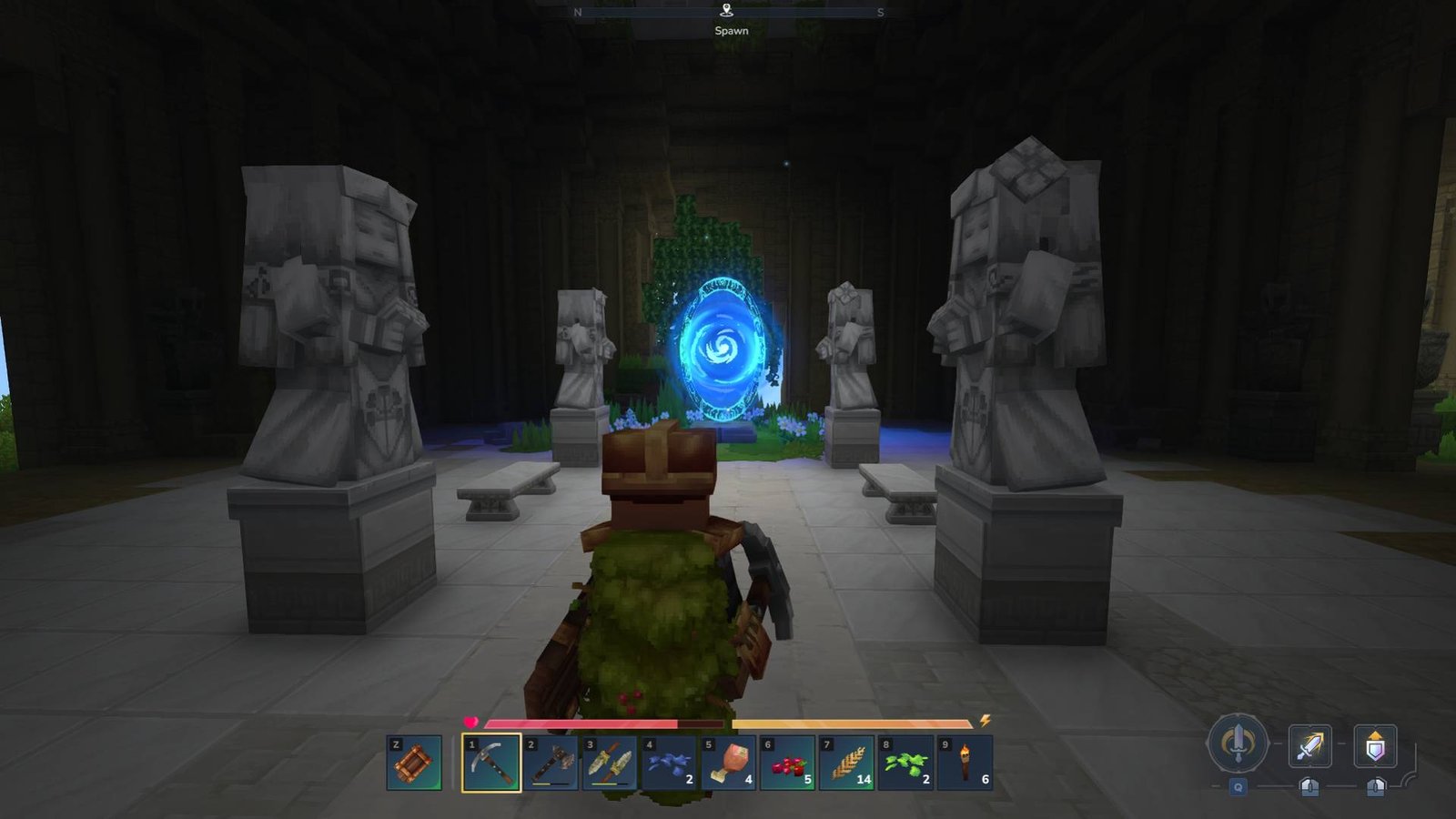
Task: Pick the meat drumstick slot
Action: click(x=728, y=763)
